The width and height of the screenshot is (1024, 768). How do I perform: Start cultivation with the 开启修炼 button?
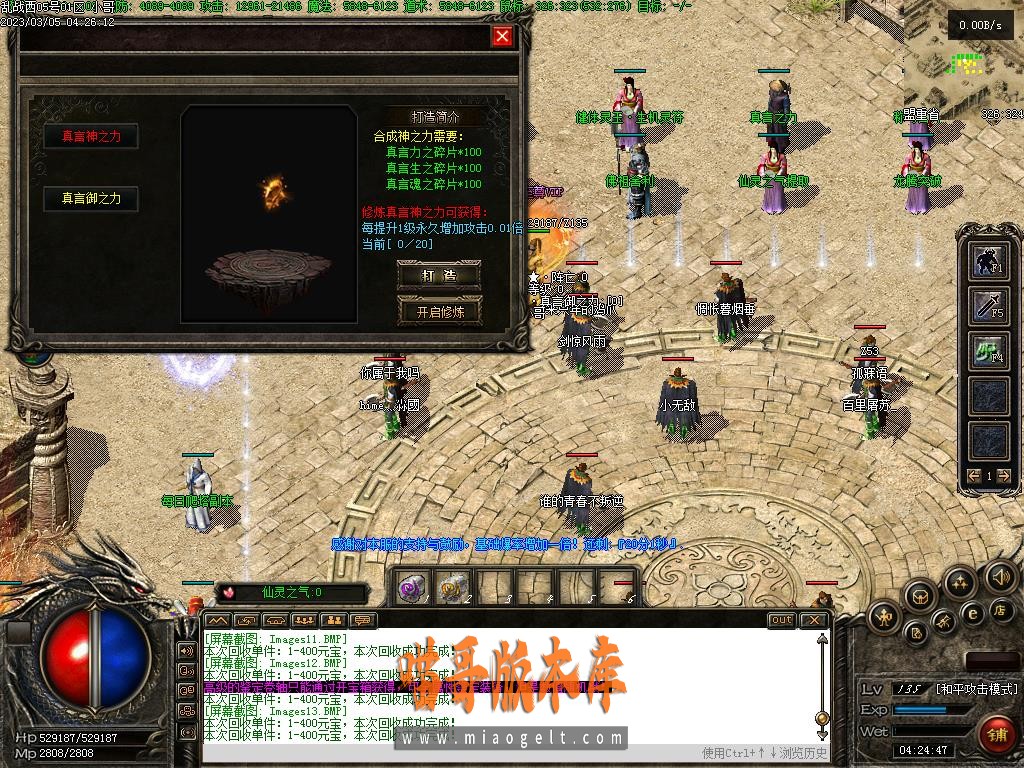439,311
